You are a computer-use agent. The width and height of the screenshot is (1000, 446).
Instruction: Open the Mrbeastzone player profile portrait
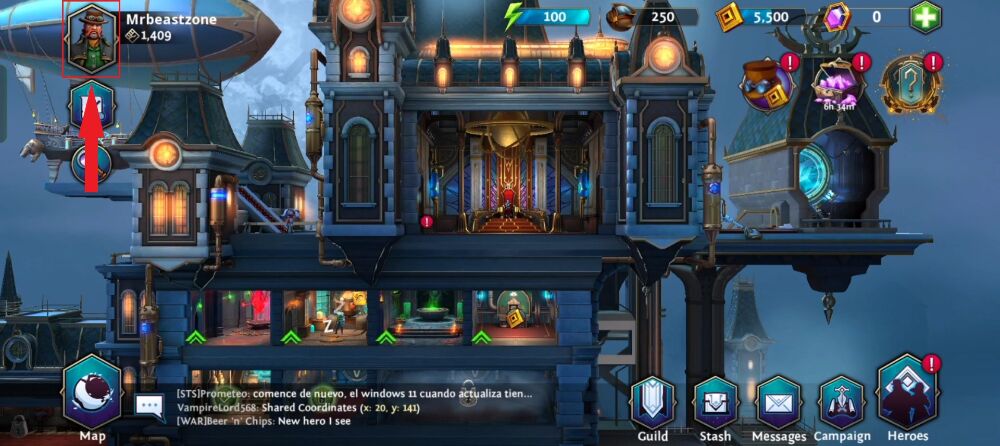92,39
